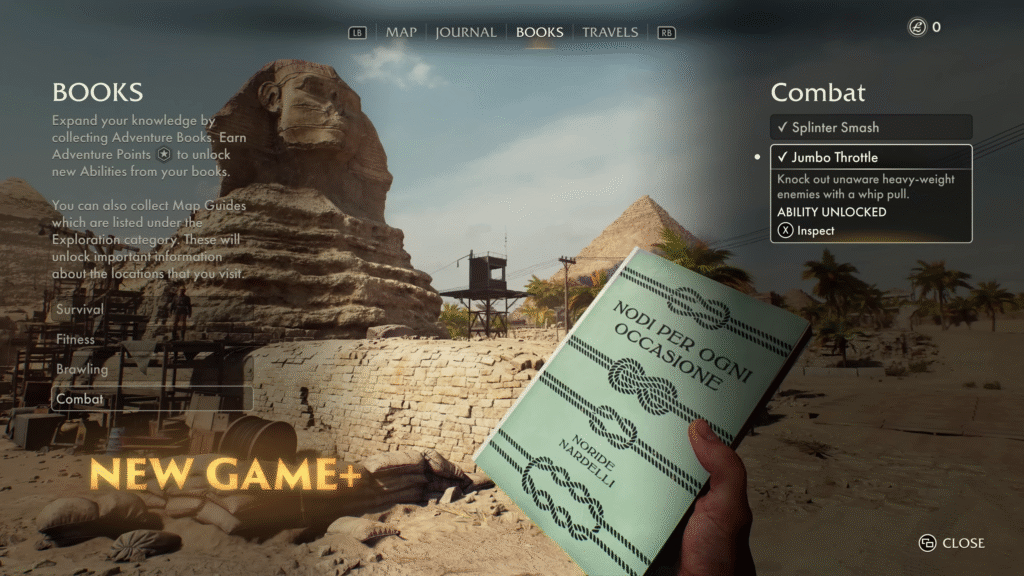This screenshot has height=576, width=1024.
Task: Open the Fitness book category
Action: [x=76, y=340]
